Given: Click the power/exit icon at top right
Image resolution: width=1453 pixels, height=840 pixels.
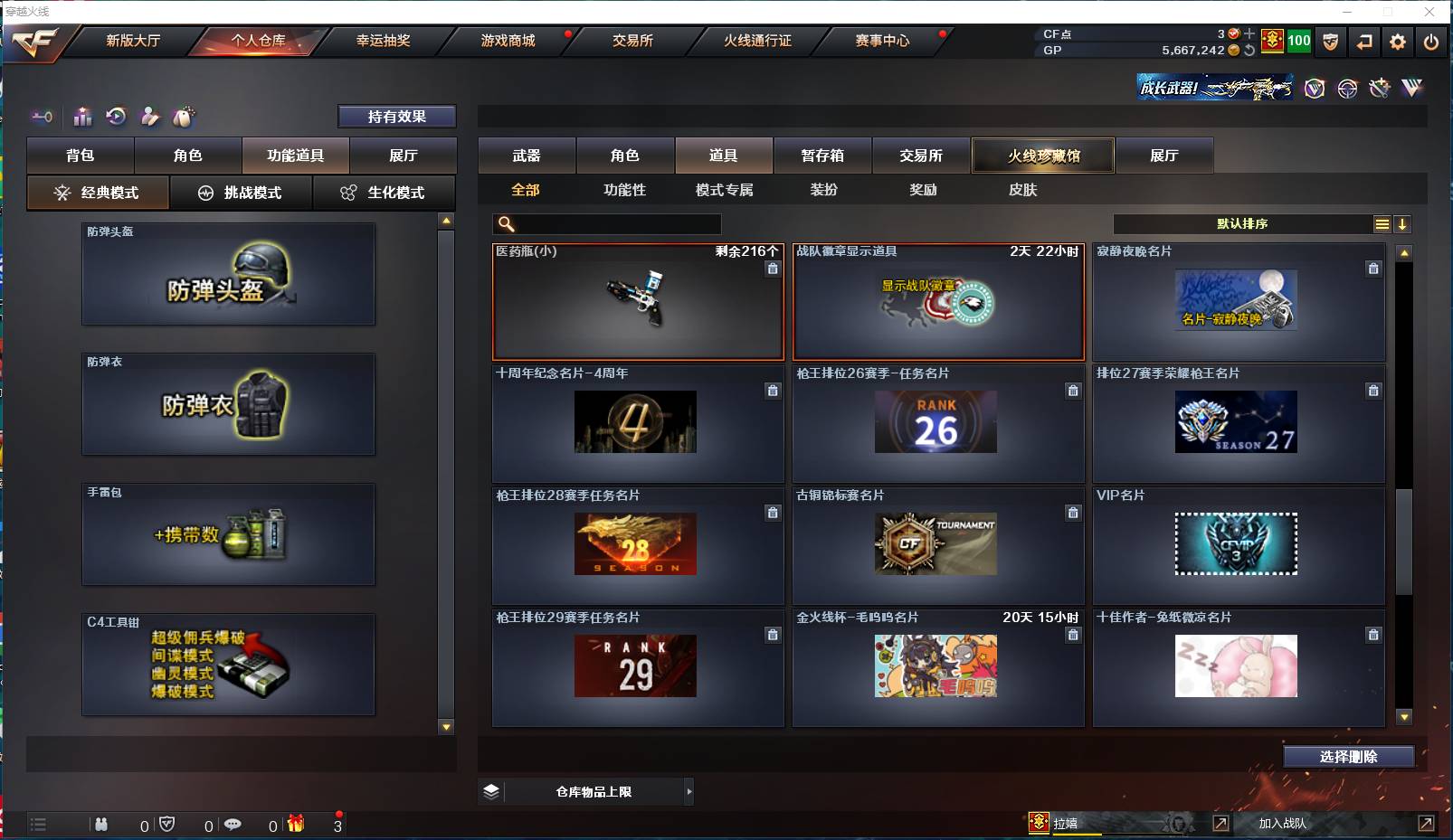Looking at the screenshot, I should [1430, 41].
